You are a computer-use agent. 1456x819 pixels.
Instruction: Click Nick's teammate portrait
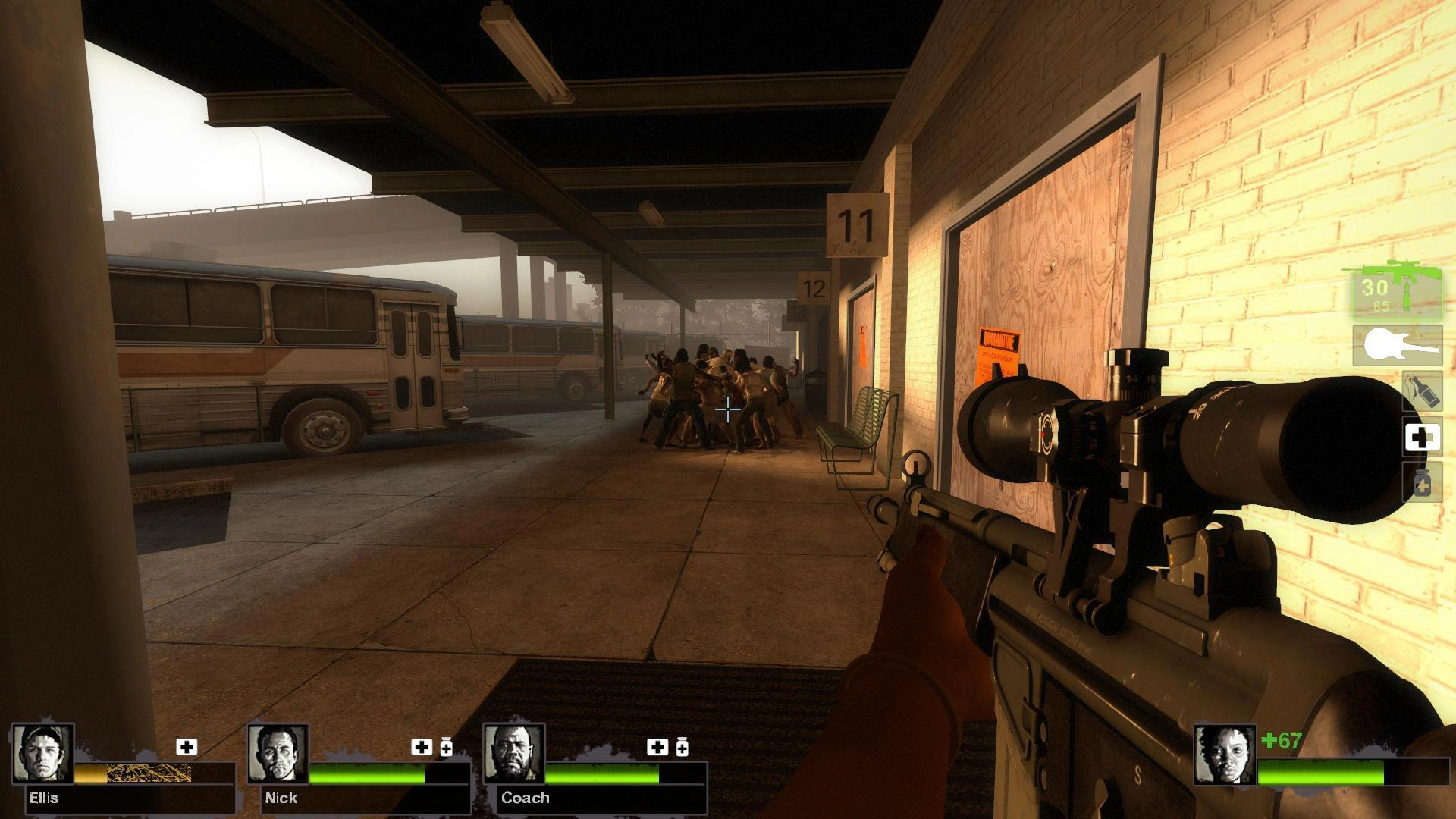(x=278, y=754)
